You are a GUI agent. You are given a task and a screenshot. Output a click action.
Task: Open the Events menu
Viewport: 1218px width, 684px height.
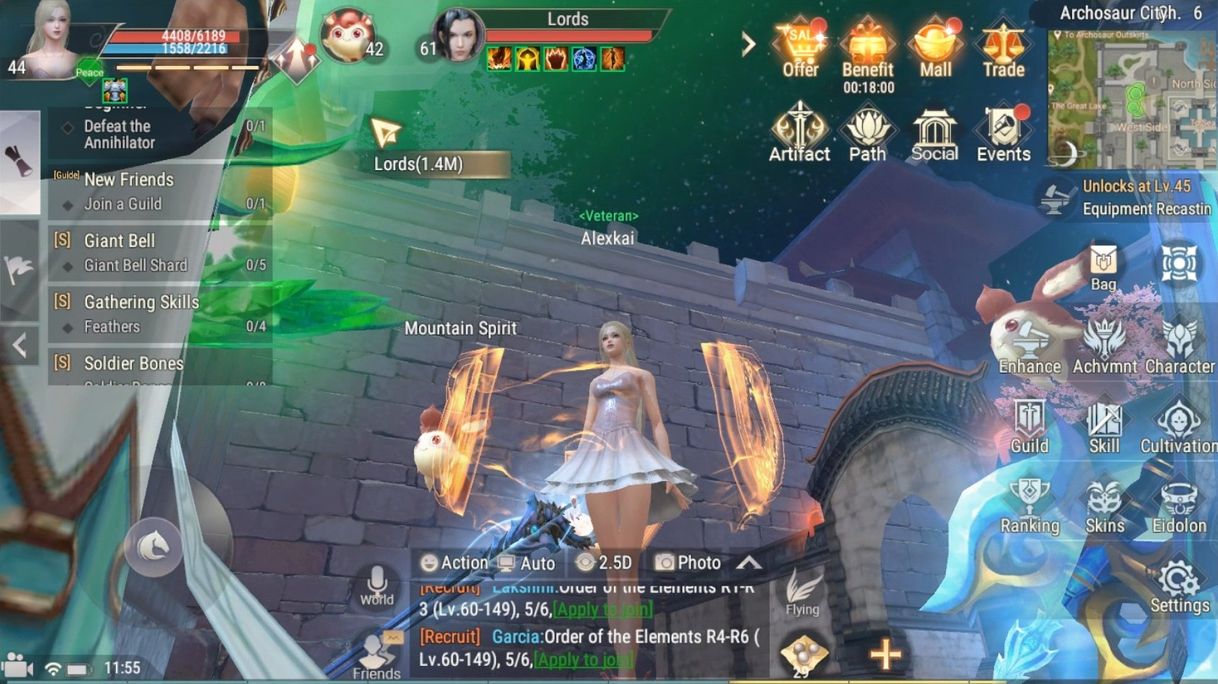(x=1003, y=133)
